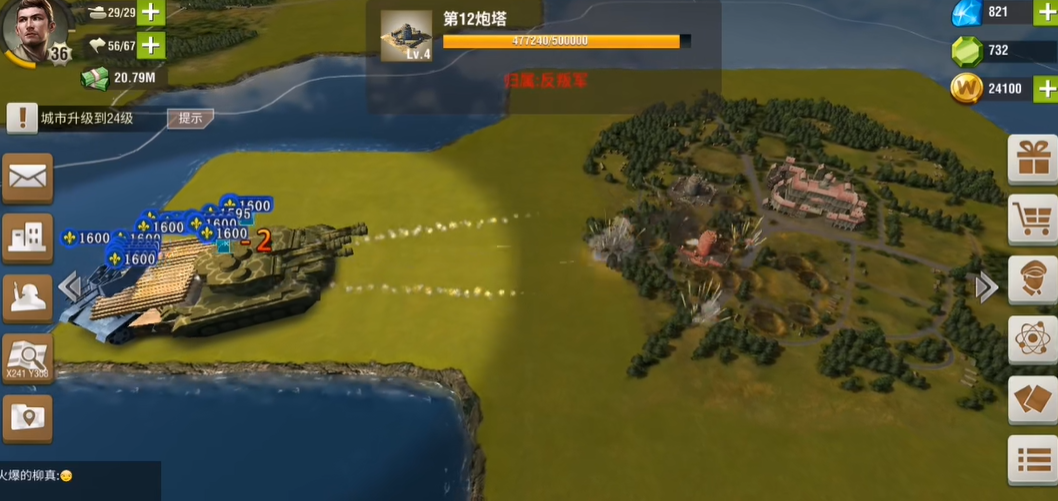Open the map coordinate search icon
Image resolution: width=1058 pixels, height=501 pixels.
[x=27, y=356]
